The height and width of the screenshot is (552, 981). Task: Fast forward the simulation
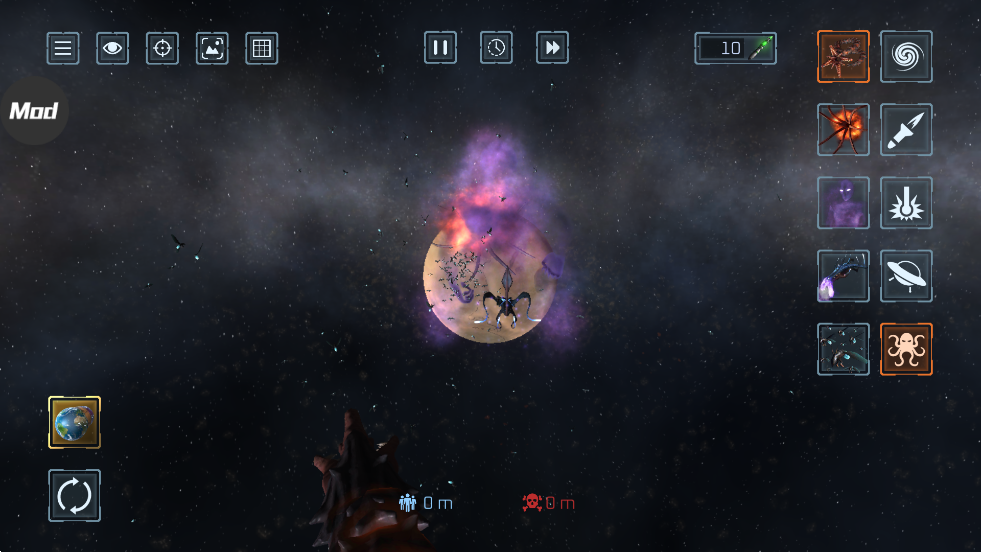(552, 47)
